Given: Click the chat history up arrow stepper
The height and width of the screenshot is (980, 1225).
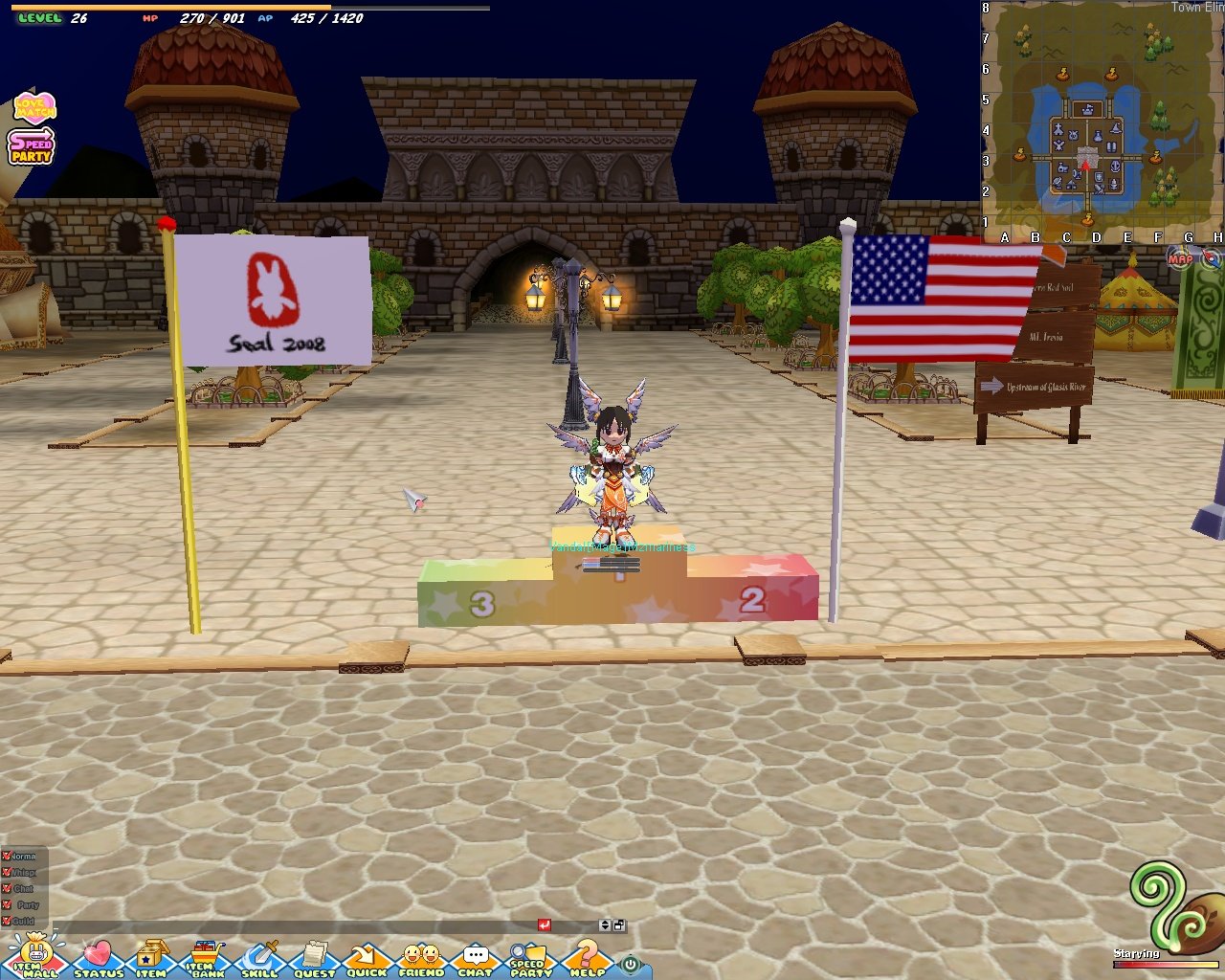Looking at the screenshot, I should (x=605, y=921).
